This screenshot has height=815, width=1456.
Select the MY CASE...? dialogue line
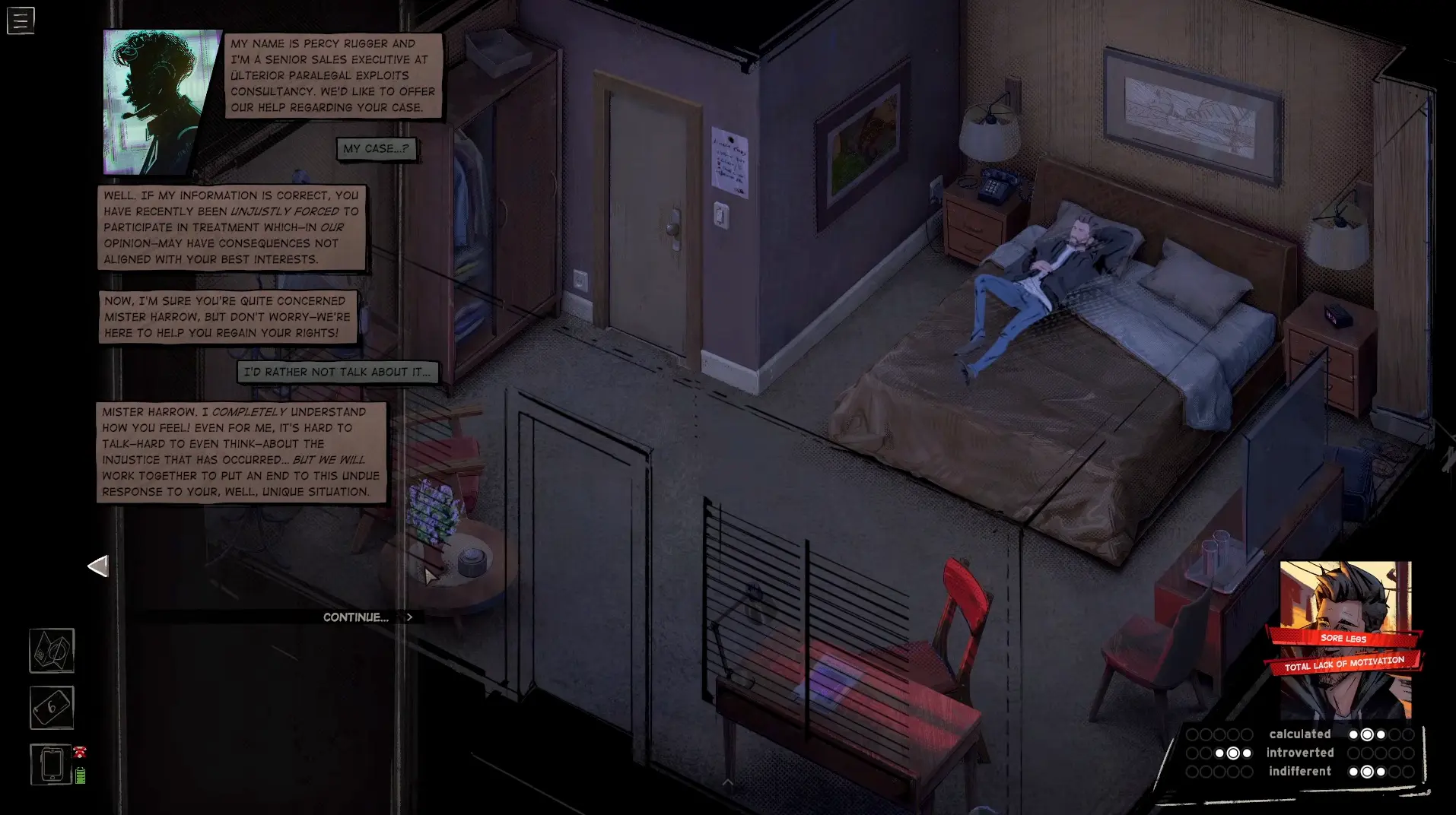click(377, 149)
